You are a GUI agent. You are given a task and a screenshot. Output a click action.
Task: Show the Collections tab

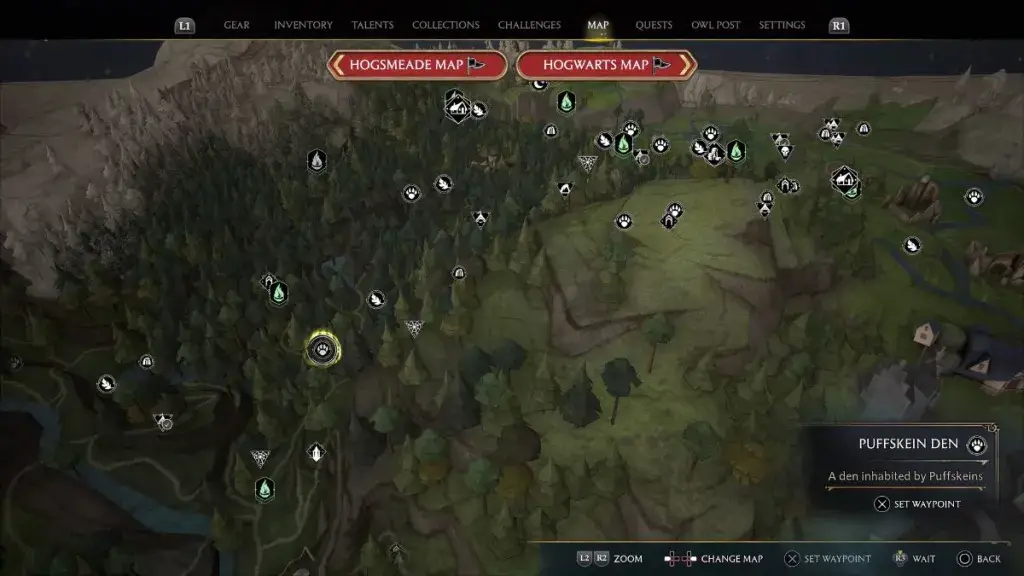[x=446, y=25]
